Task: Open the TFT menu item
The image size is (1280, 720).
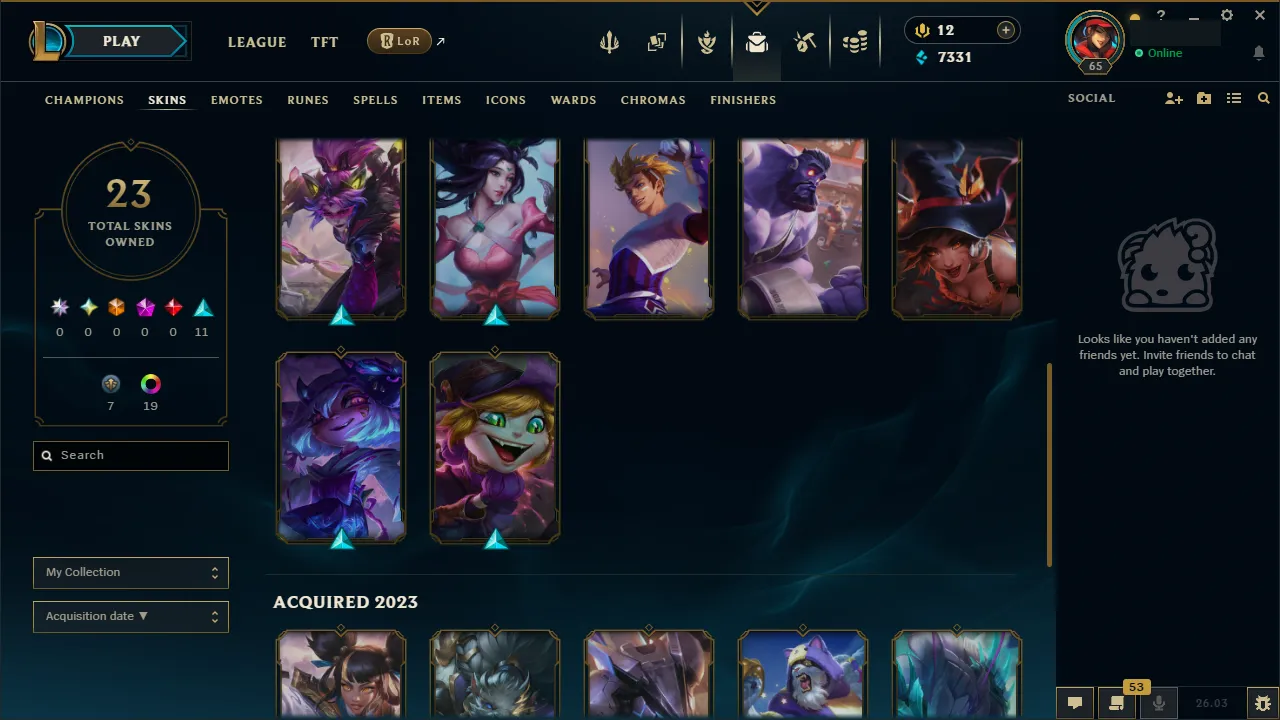Action: 324,42
